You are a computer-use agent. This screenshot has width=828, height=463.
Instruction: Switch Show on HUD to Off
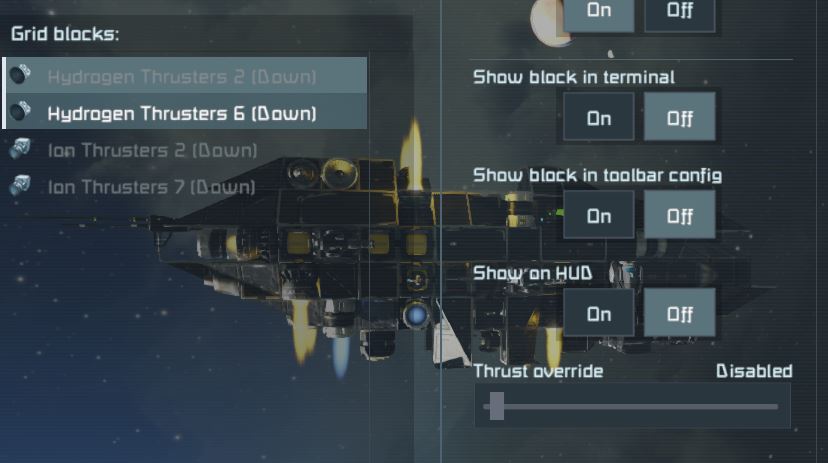[x=679, y=314]
